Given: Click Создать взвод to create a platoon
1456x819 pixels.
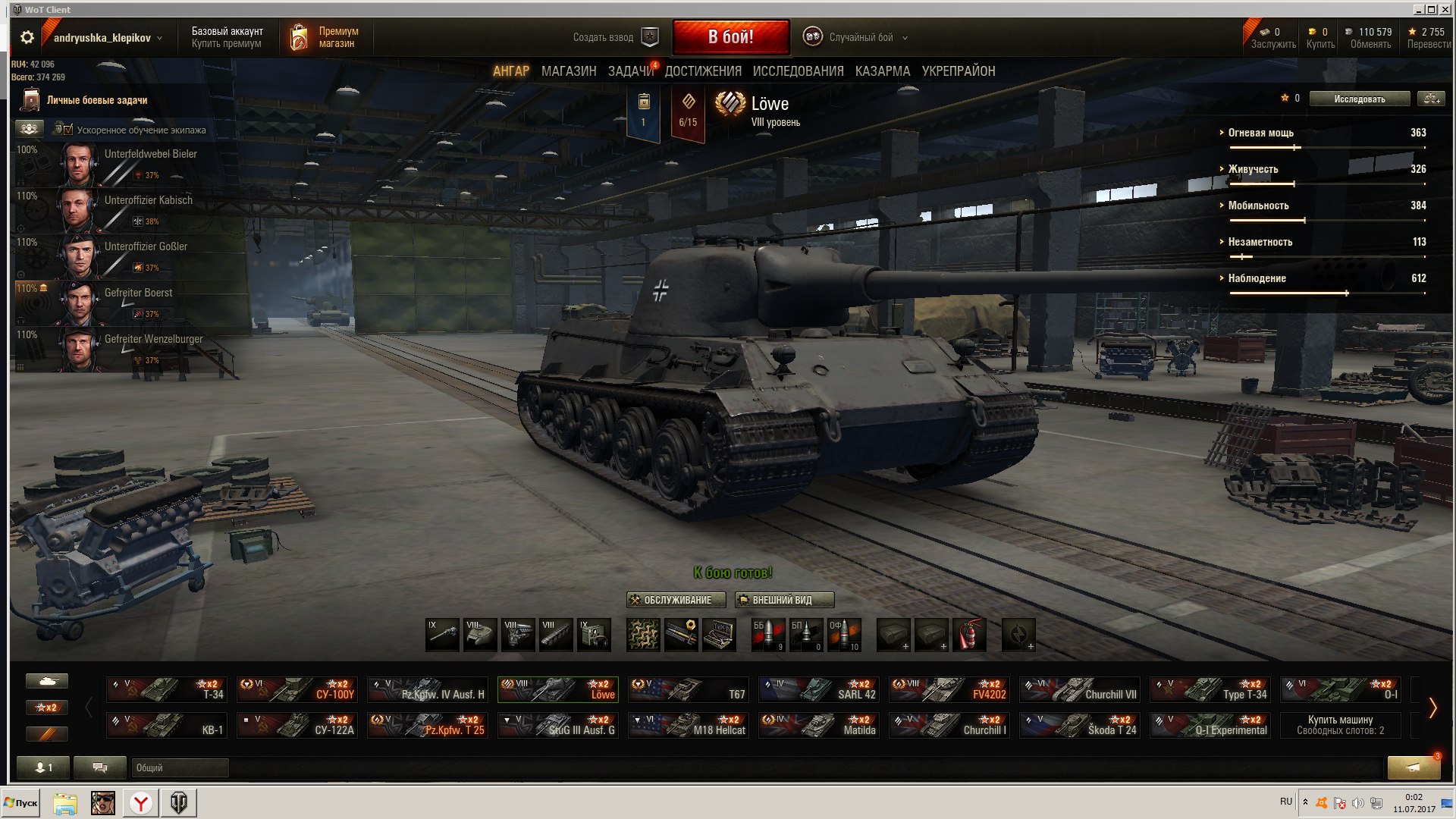Looking at the screenshot, I should 614,37.
